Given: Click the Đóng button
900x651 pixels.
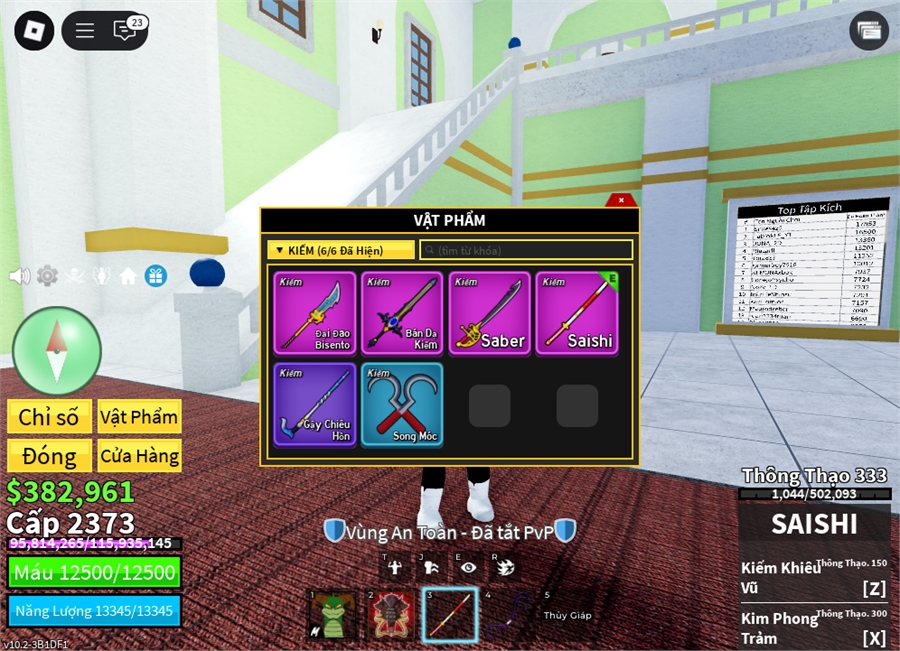Looking at the screenshot, I should click(x=49, y=456).
